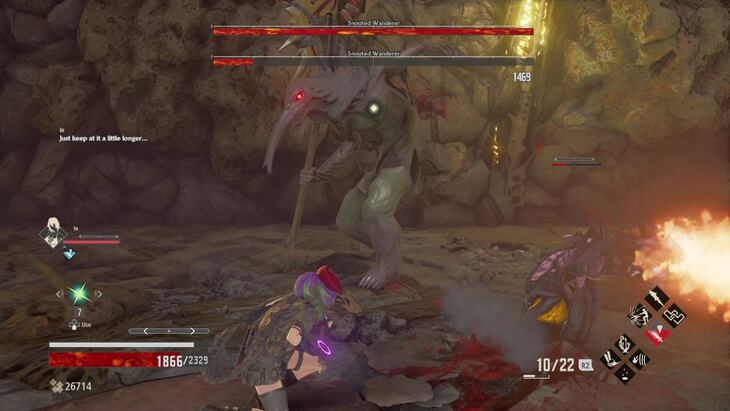Viewport: 730px width, 411px height.
Task: Use the zigzag-shaped gift icon
Action: [x=674, y=314]
